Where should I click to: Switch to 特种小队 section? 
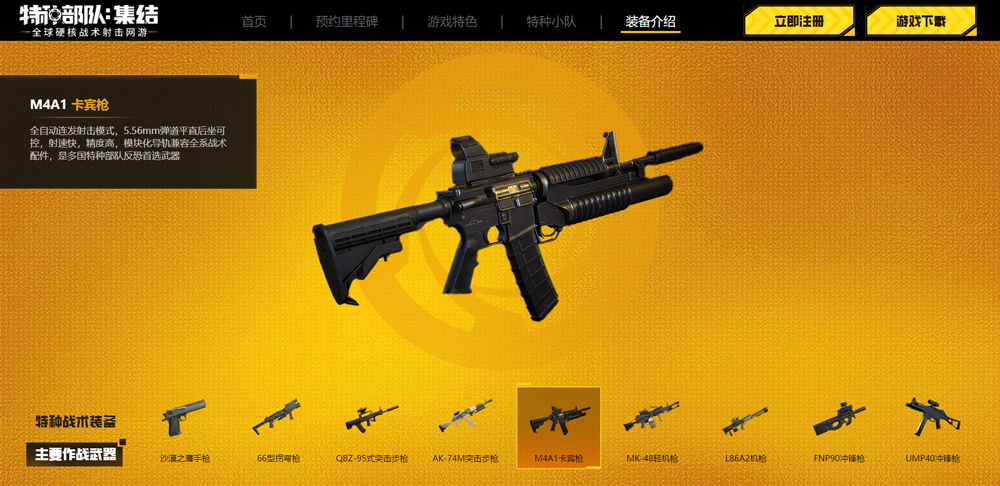[551, 22]
